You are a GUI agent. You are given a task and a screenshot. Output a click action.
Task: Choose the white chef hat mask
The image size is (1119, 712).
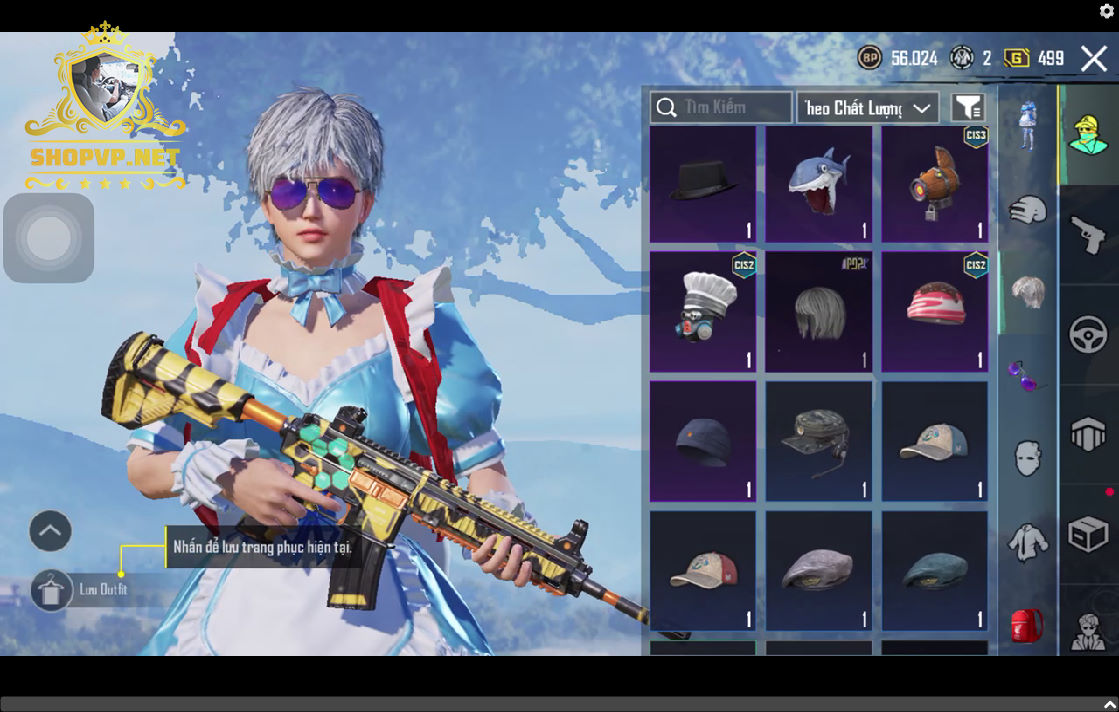point(703,312)
